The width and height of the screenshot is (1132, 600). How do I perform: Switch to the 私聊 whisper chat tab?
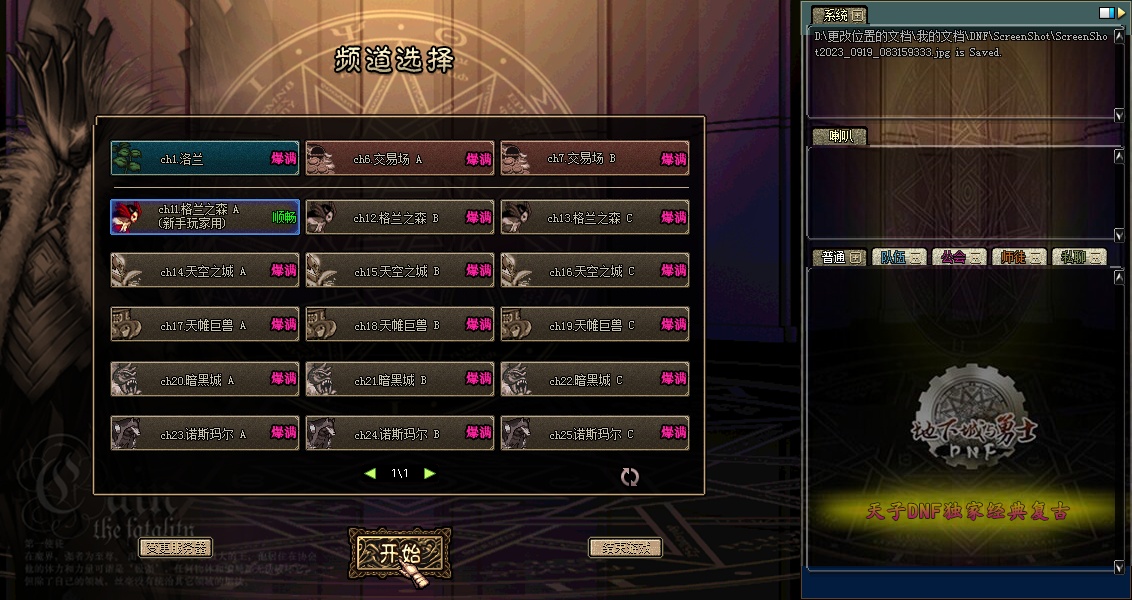1078,257
